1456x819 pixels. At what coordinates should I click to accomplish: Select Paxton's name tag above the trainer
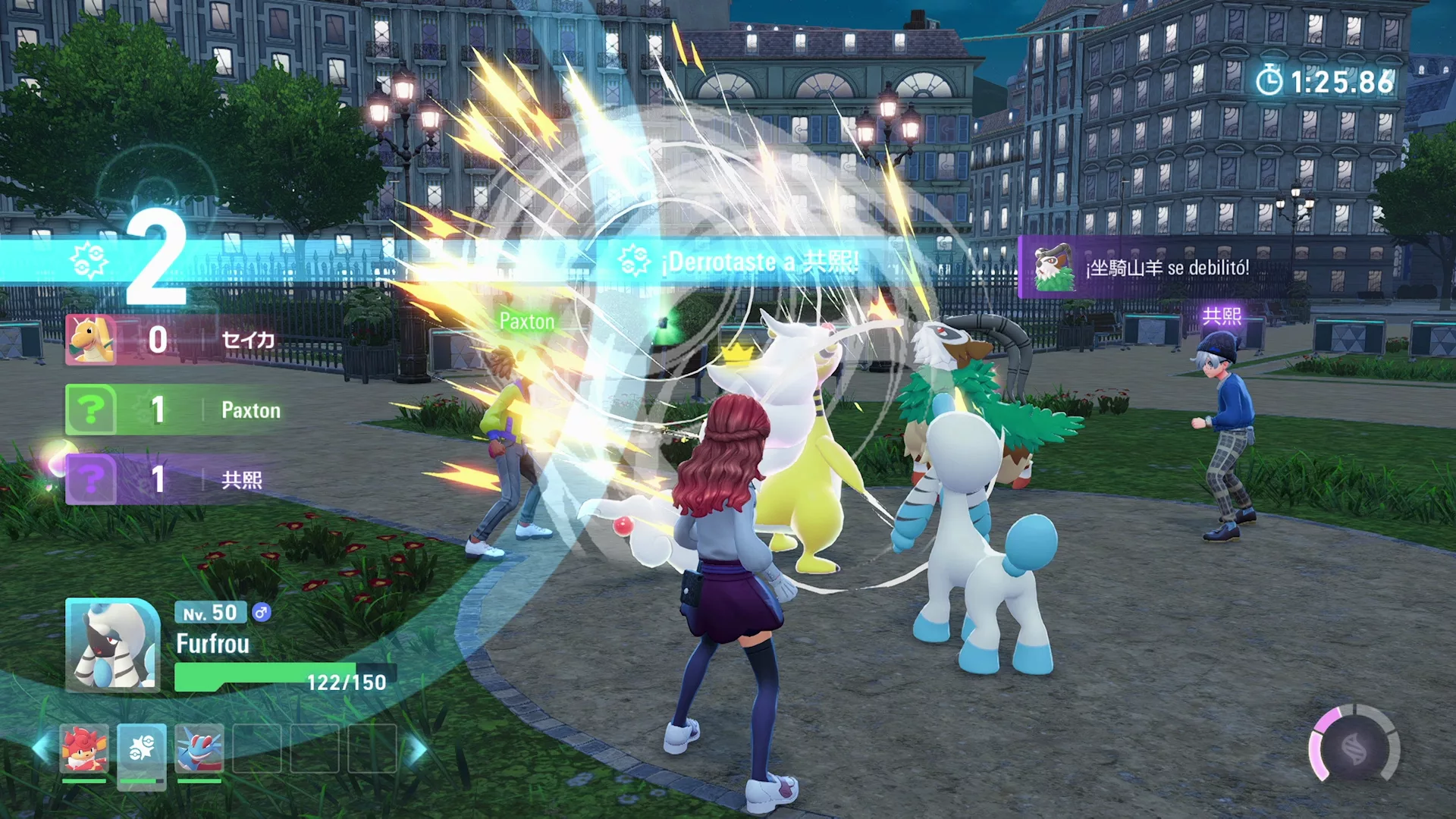point(527,322)
